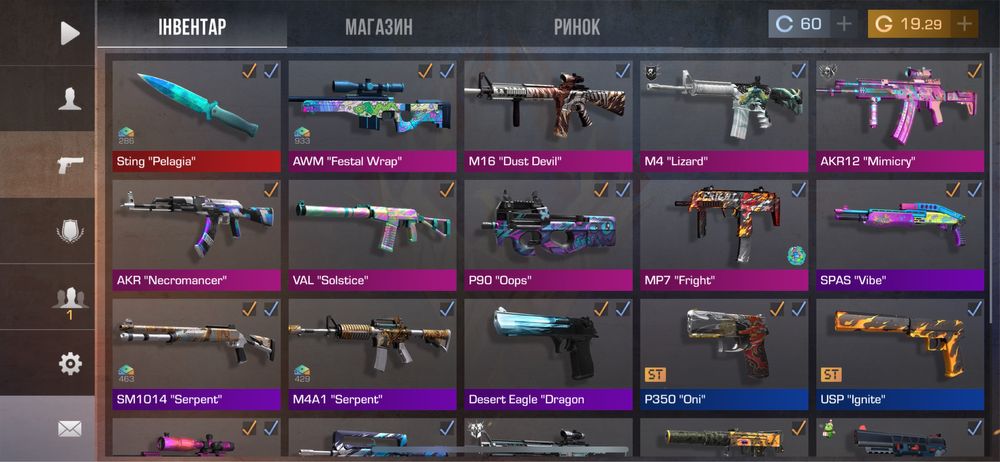Open the Ринок market tab
The height and width of the screenshot is (462, 1000).
(x=577, y=27)
